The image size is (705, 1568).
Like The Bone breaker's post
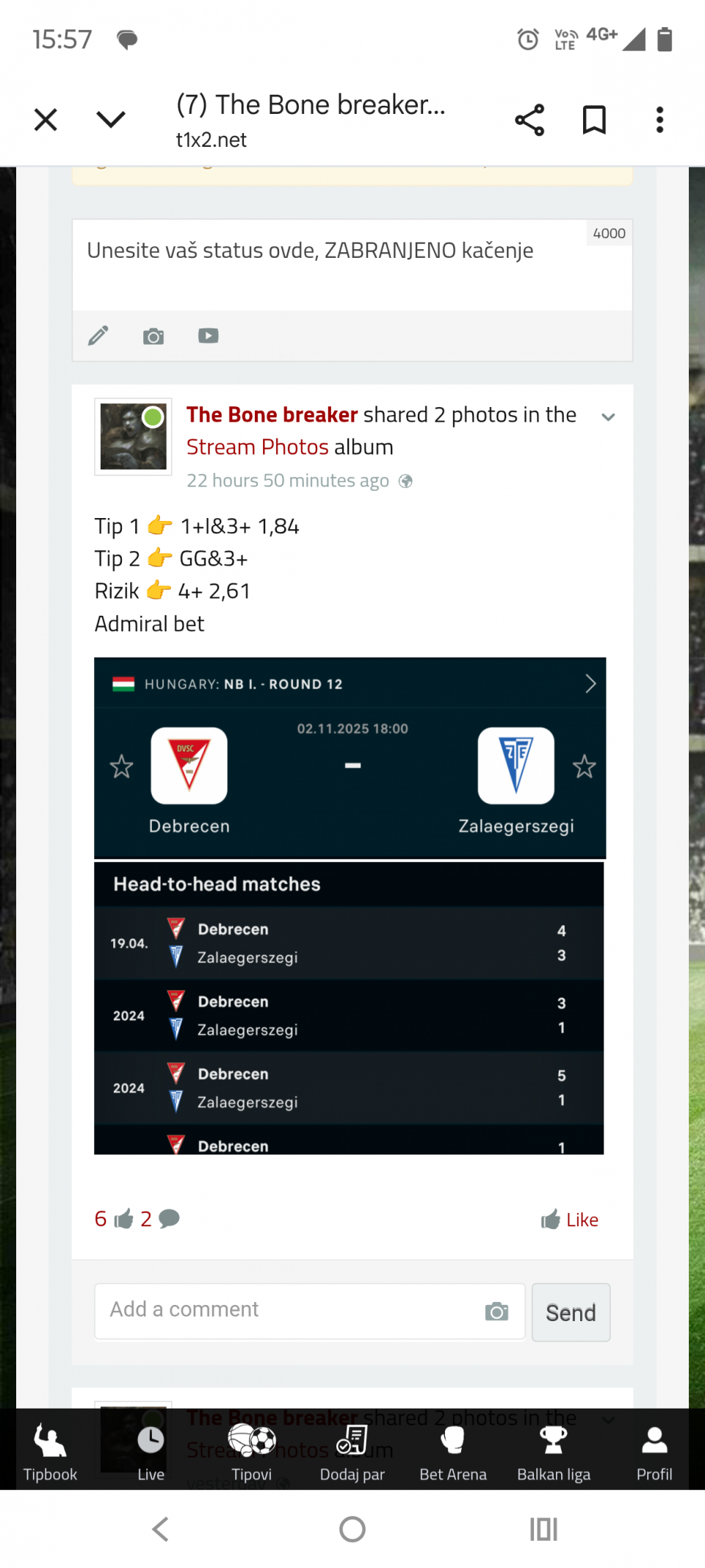570,1220
